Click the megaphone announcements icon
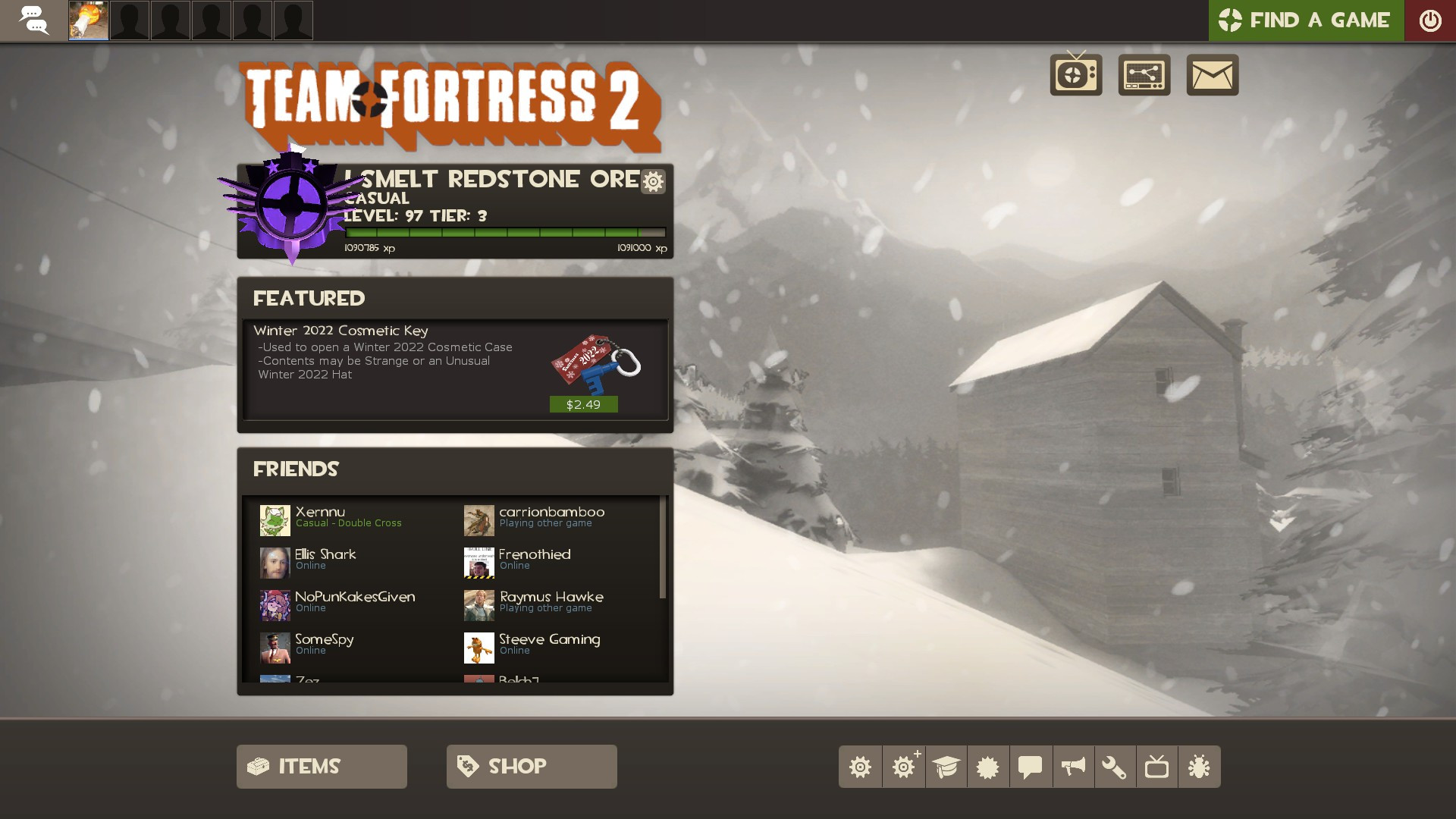The image size is (1456, 819). click(x=1072, y=767)
